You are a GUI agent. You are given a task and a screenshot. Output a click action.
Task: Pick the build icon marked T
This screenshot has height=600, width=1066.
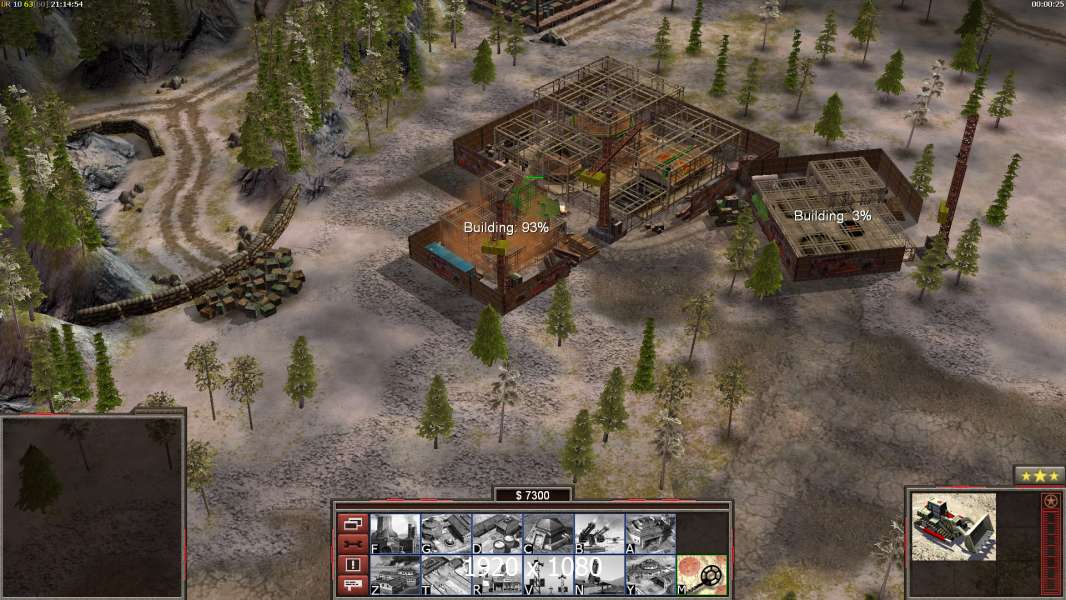tap(446, 574)
